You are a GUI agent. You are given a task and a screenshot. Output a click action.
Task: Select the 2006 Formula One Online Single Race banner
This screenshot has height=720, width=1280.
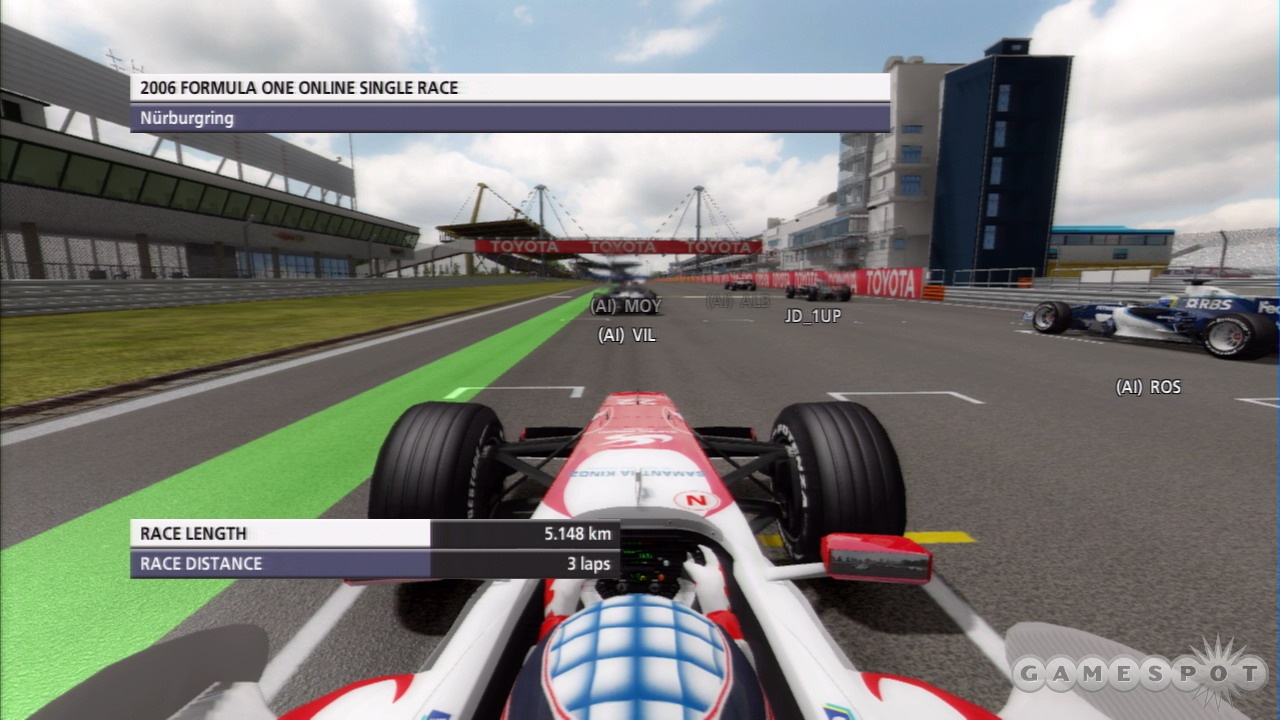(x=509, y=88)
